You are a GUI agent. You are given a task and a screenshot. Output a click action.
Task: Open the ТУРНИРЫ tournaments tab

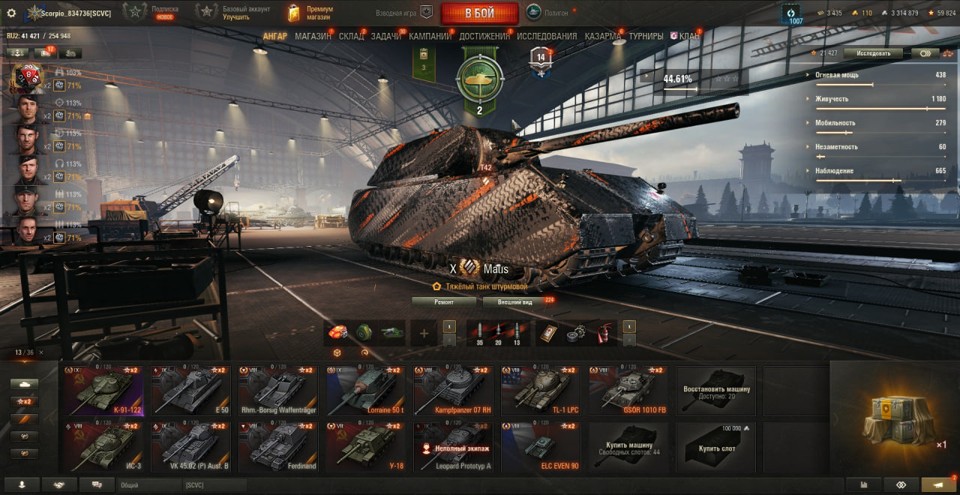(646, 36)
